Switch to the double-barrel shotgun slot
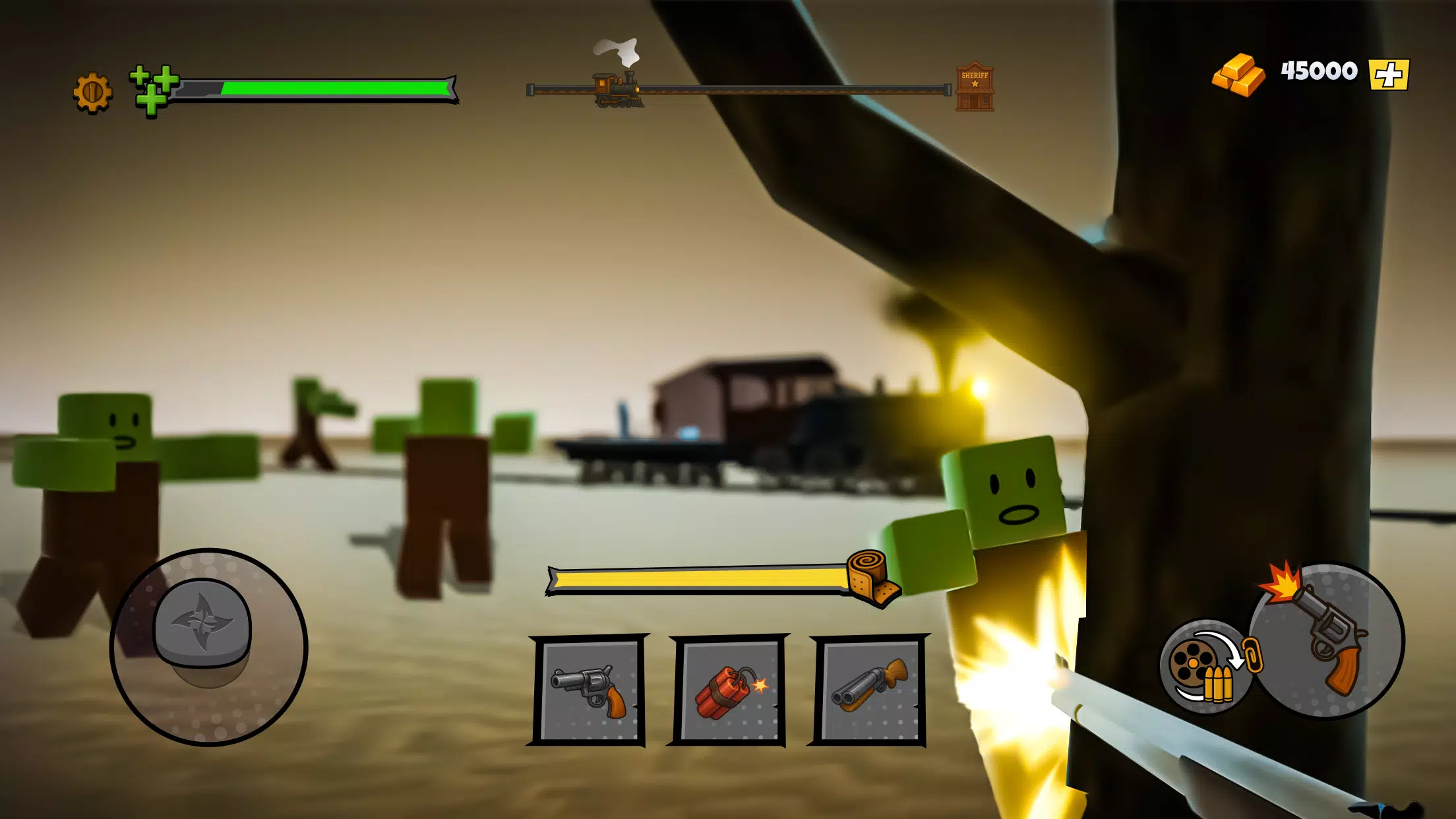This screenshot has height=819, width=1456. [x=869, y=691]
